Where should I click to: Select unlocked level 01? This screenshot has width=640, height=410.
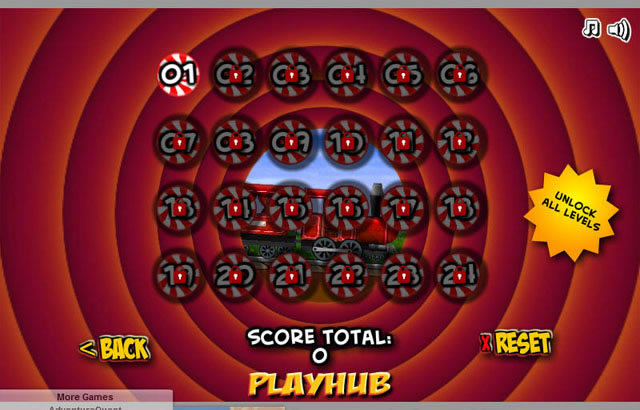(179, 73)
